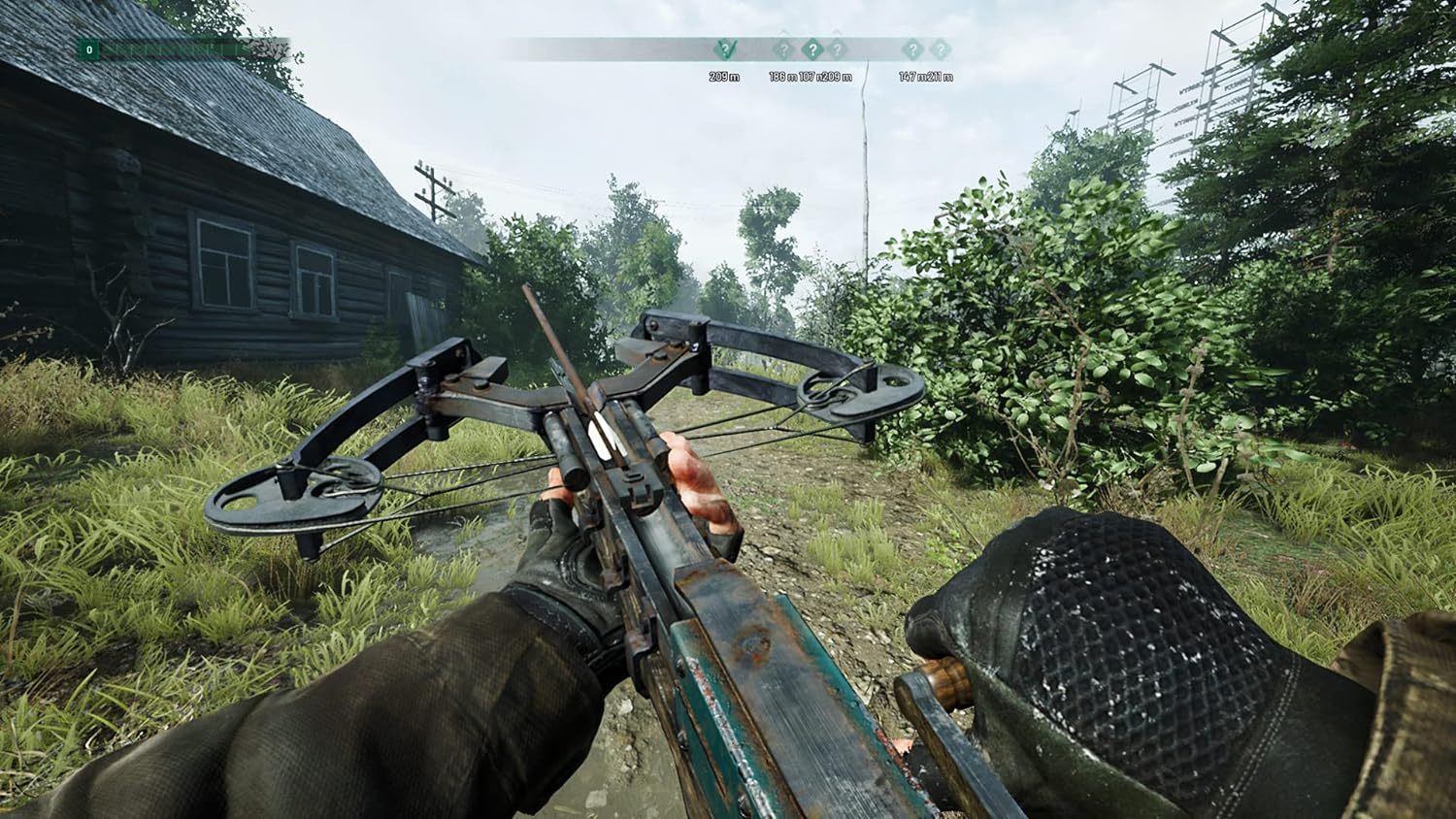Click the question marker above 147 m
1456x819 pixels.
click(913, 49)
